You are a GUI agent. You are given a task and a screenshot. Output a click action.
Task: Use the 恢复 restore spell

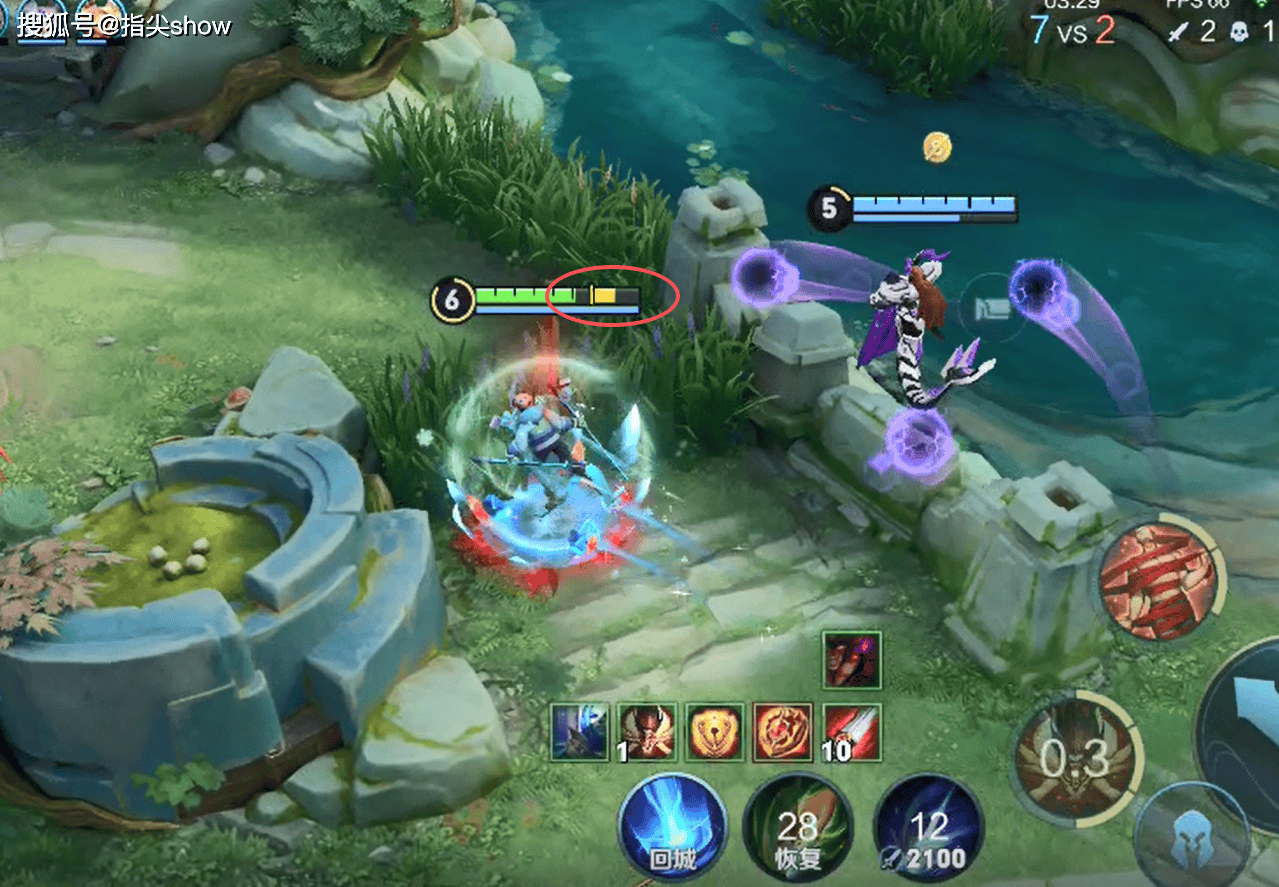click(x=797, y=827)
